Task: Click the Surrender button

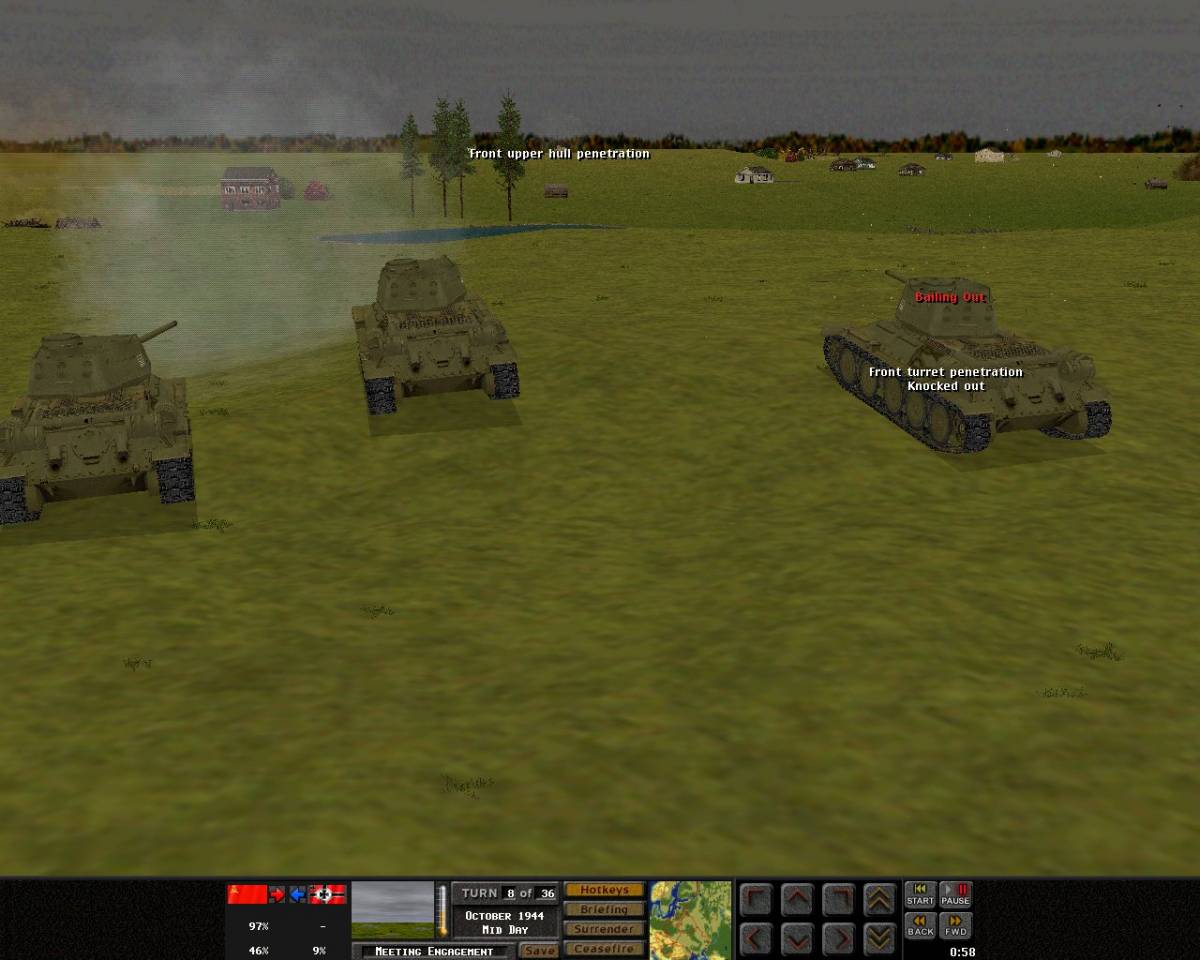Action: [604, 930]
